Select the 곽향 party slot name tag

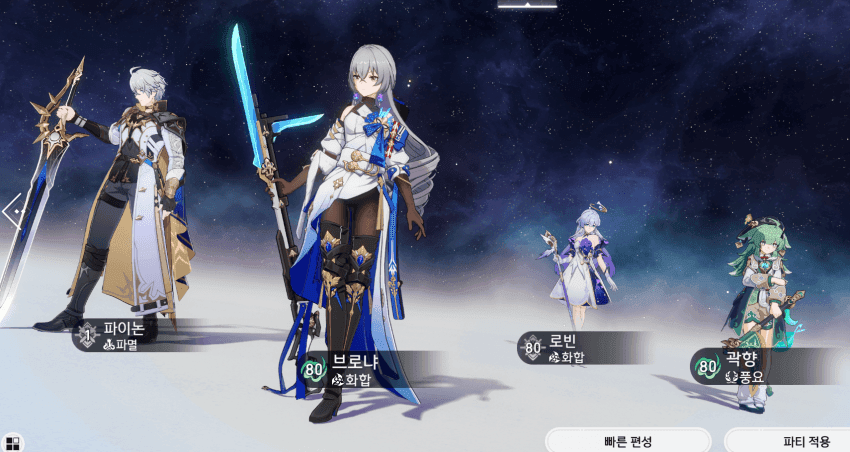point(742,366)
